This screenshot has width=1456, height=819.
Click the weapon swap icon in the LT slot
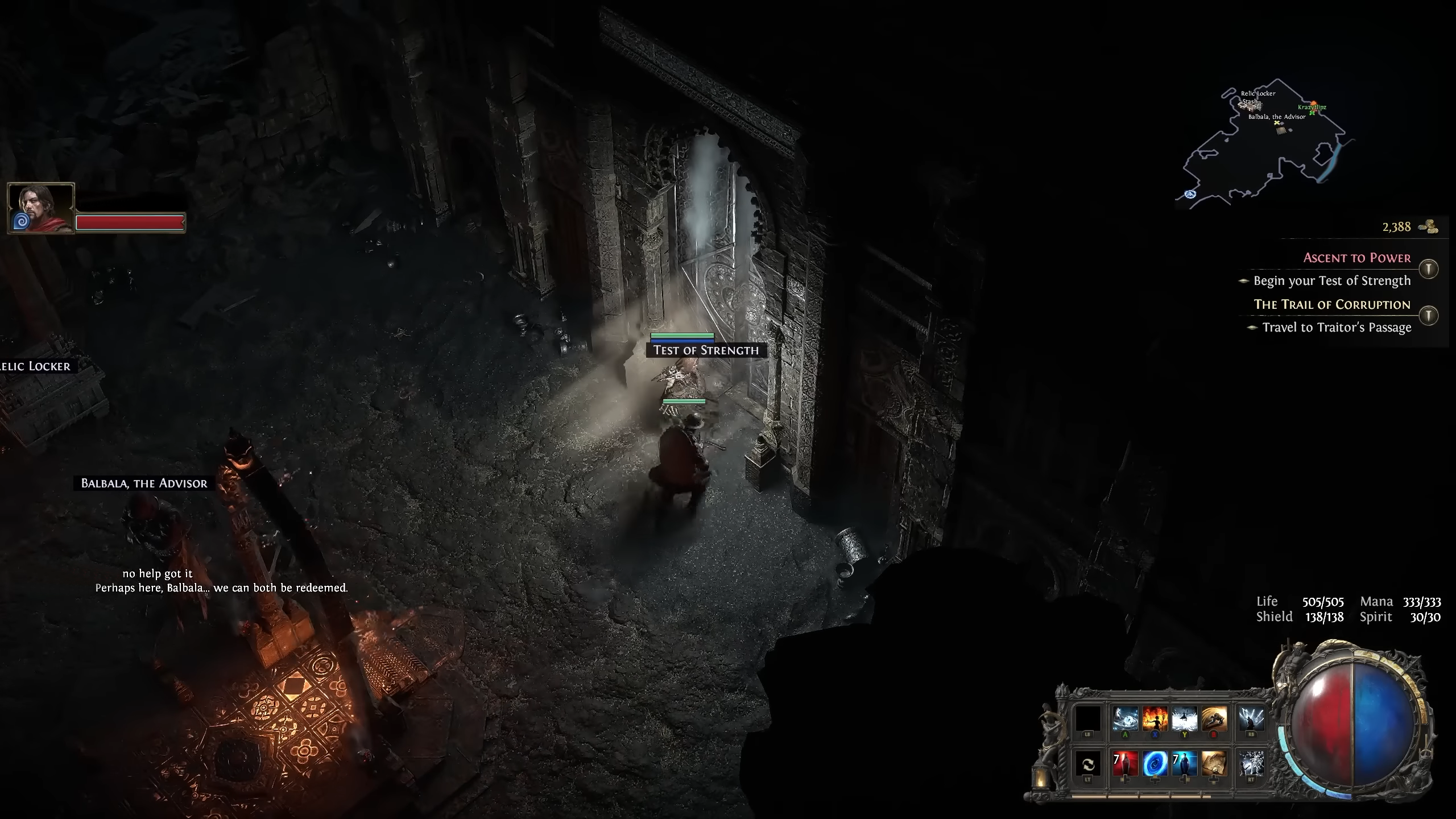[x=1088, y=765]
